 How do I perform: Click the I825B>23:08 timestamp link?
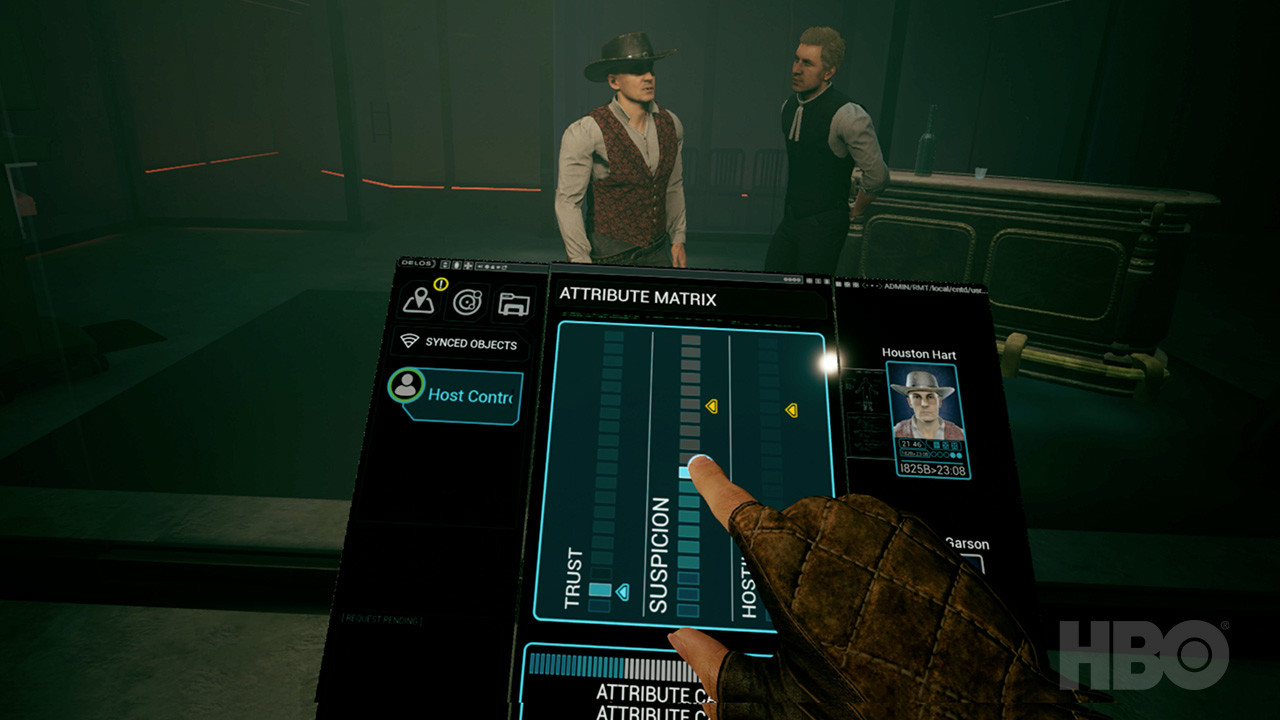click(932, 466)
